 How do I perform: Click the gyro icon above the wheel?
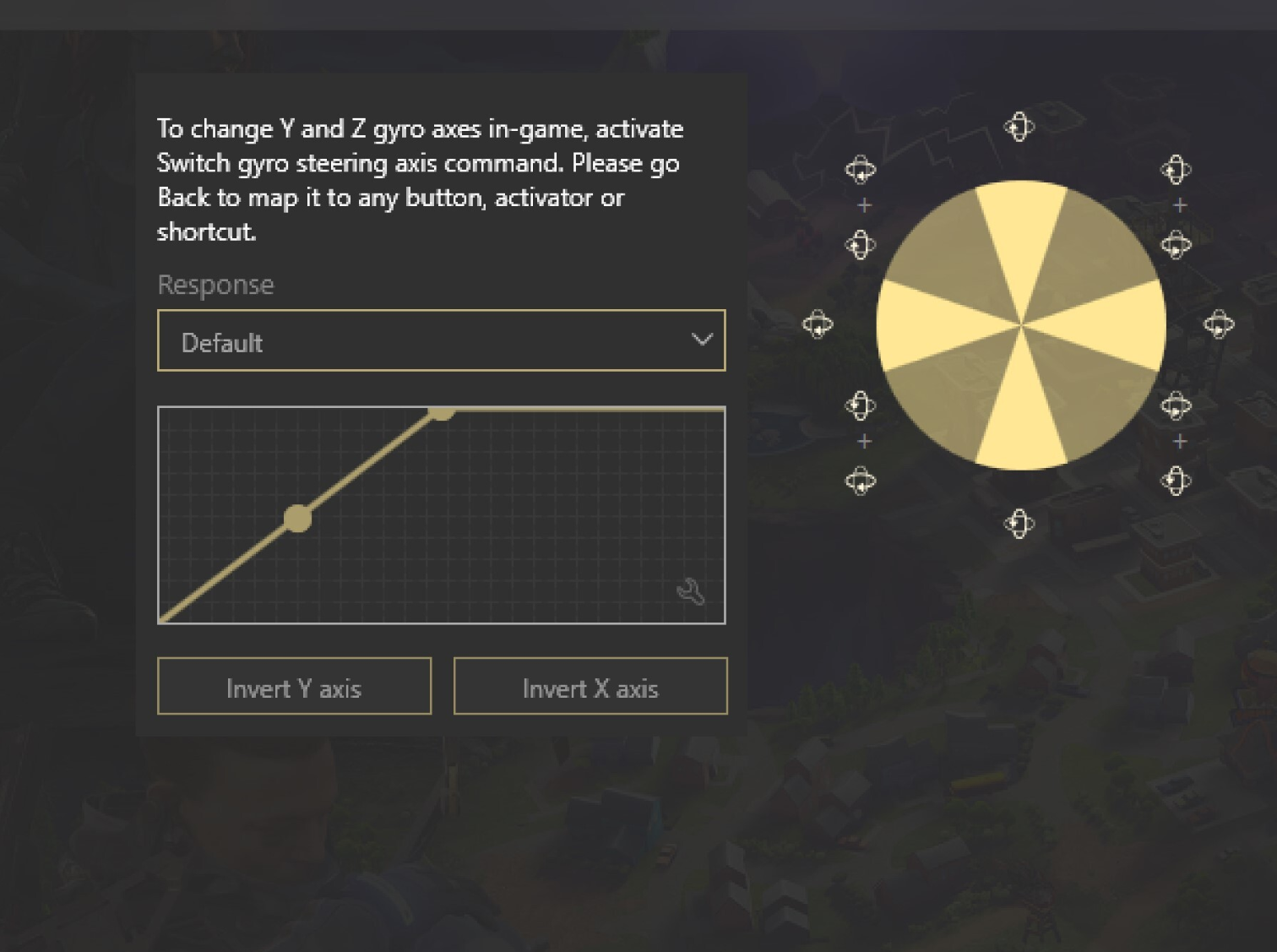coord(1019,128)
